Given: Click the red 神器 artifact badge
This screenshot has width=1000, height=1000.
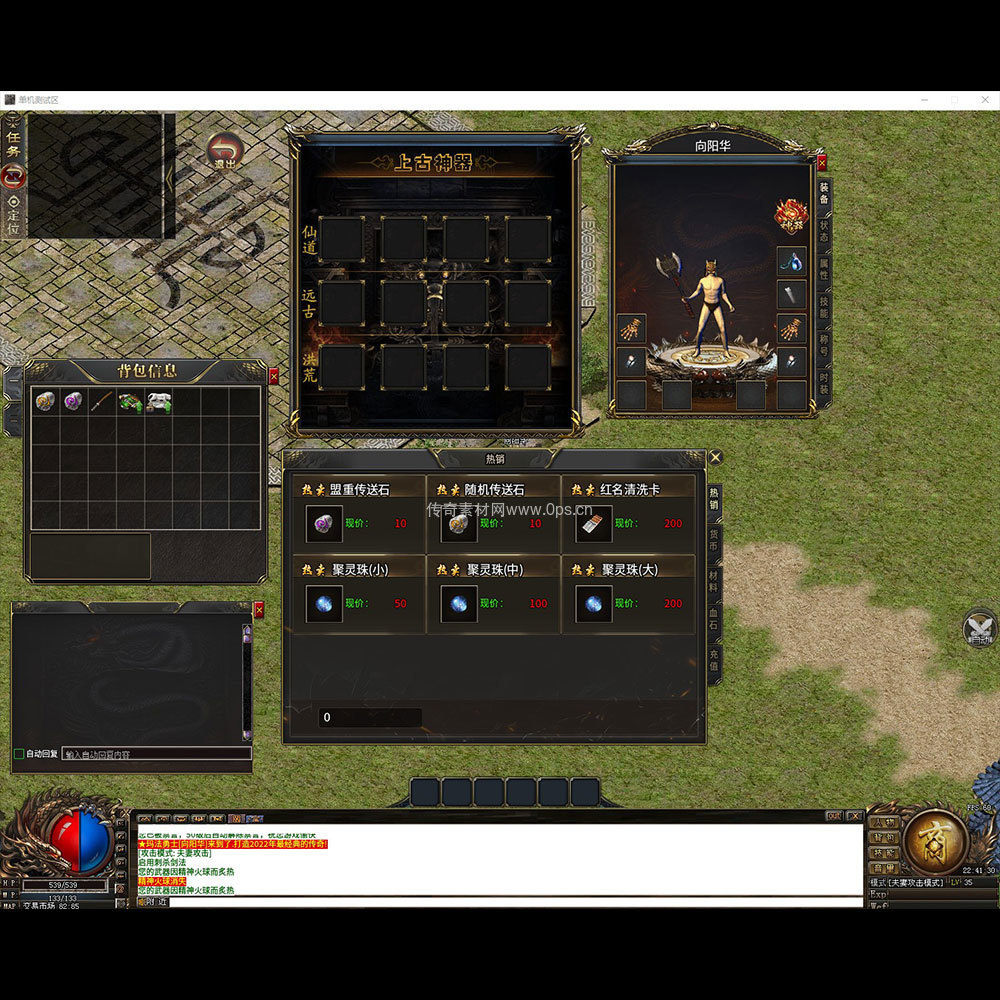Looking at the screenshot, I should (x=791, y=216).
